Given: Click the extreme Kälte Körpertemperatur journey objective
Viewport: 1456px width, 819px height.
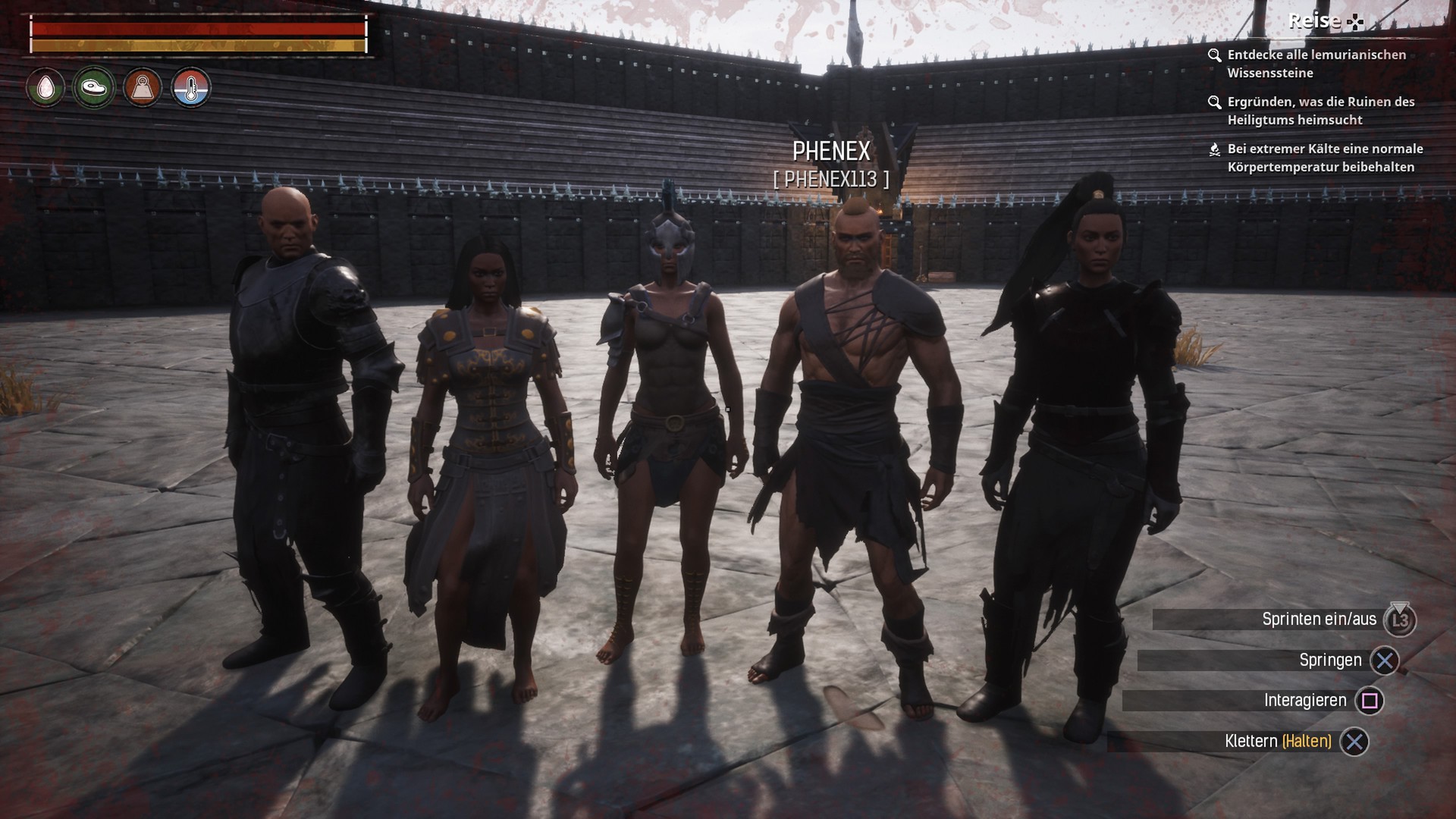Looking at the screenshot, I should 1324,158.
